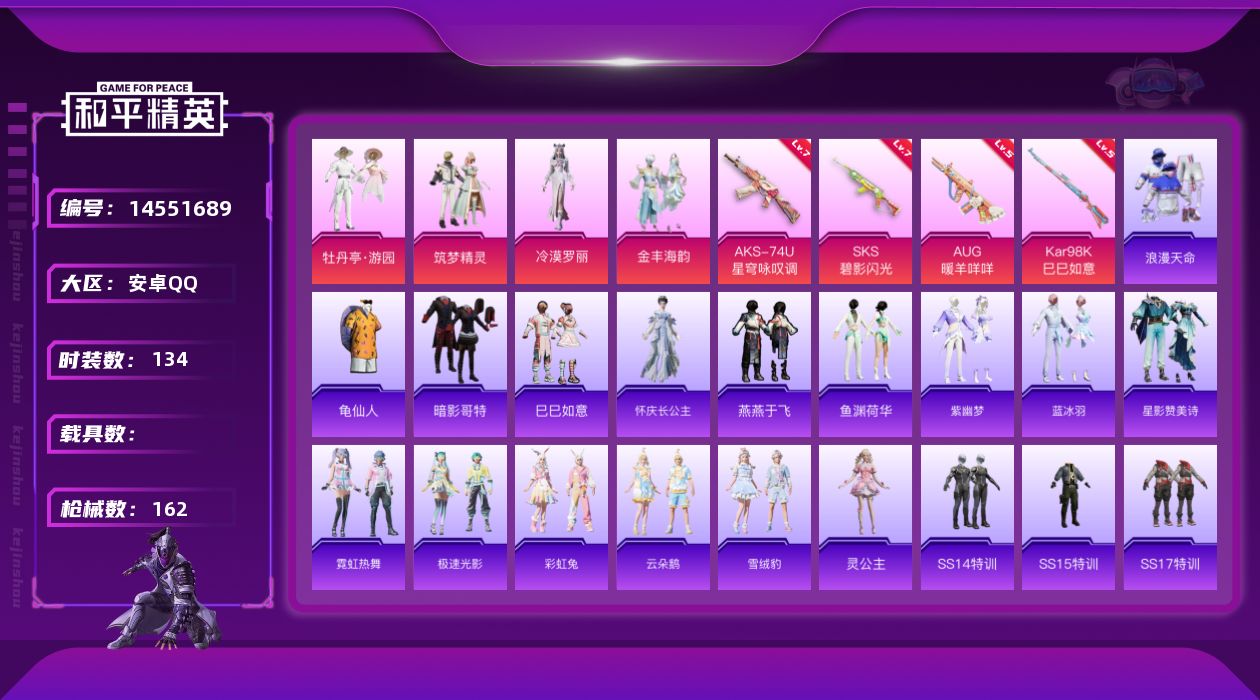Pick the 金丰海韵 outfit tile

click(x=663, y=211)
